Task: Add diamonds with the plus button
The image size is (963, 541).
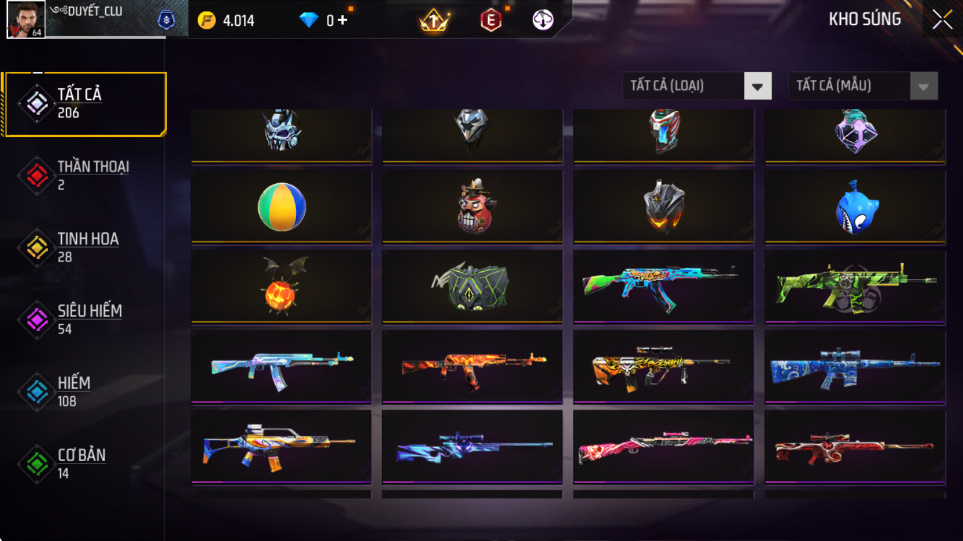Action: [343, 20]
